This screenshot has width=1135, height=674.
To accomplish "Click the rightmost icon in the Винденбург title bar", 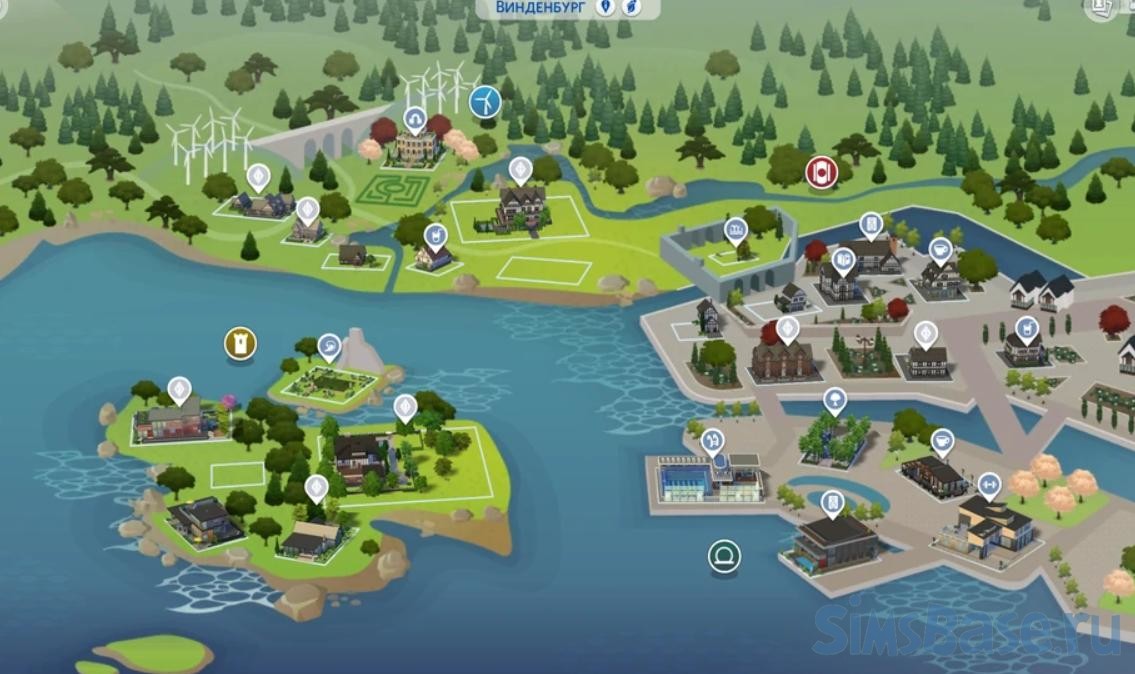I will pos(632,8).
